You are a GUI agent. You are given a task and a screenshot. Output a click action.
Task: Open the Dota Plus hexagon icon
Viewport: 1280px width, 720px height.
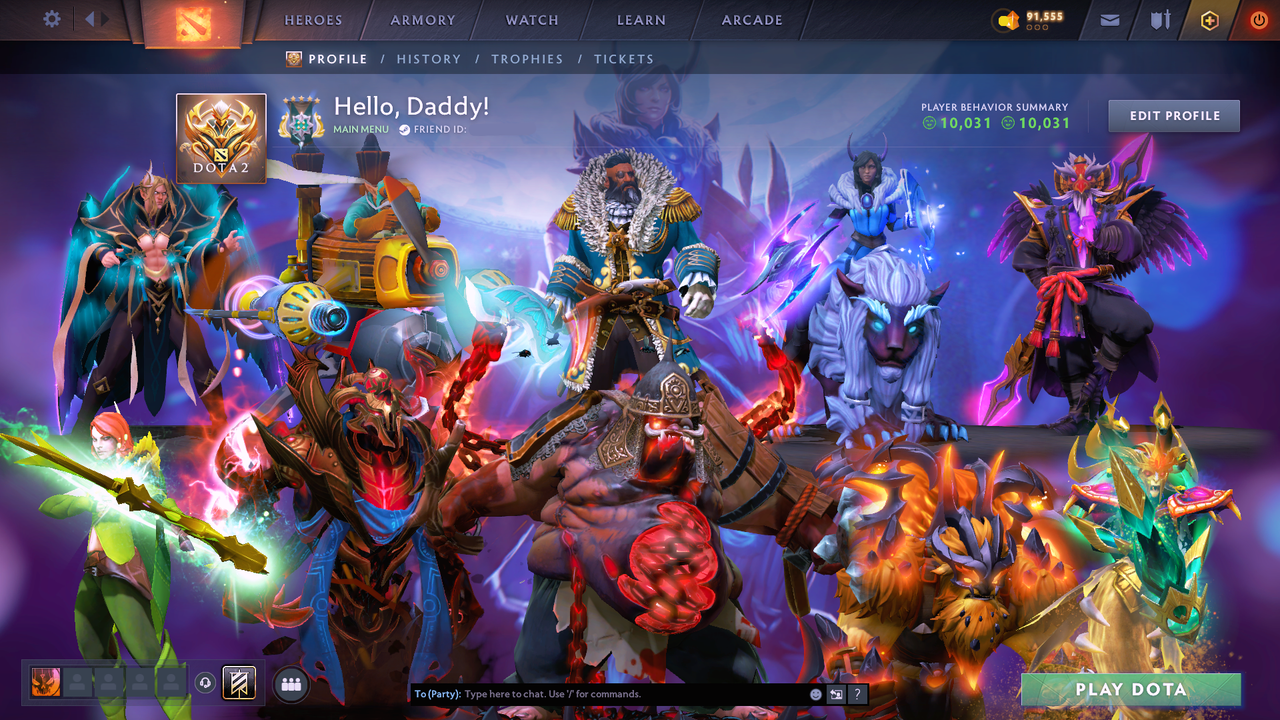(1209, 19)
